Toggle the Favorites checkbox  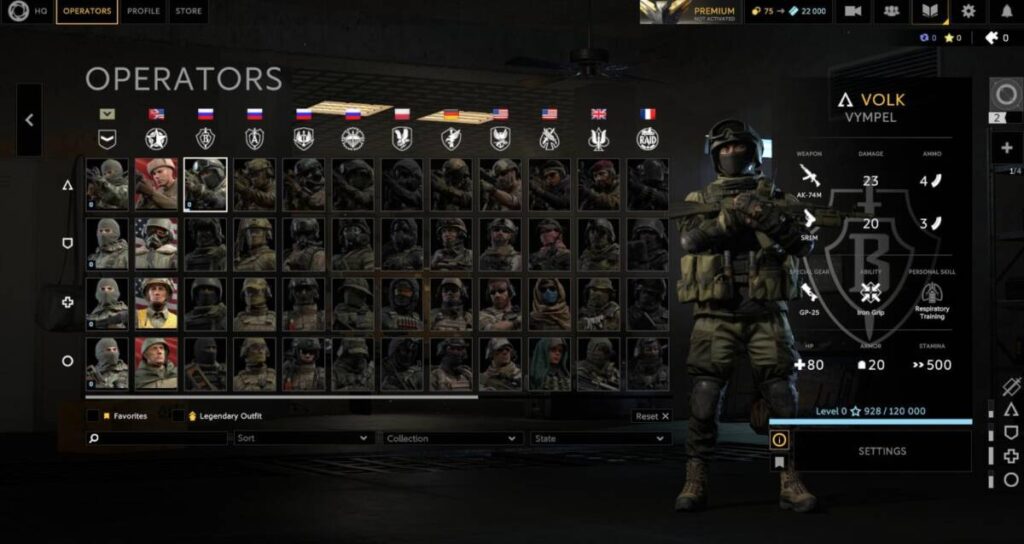93,415
